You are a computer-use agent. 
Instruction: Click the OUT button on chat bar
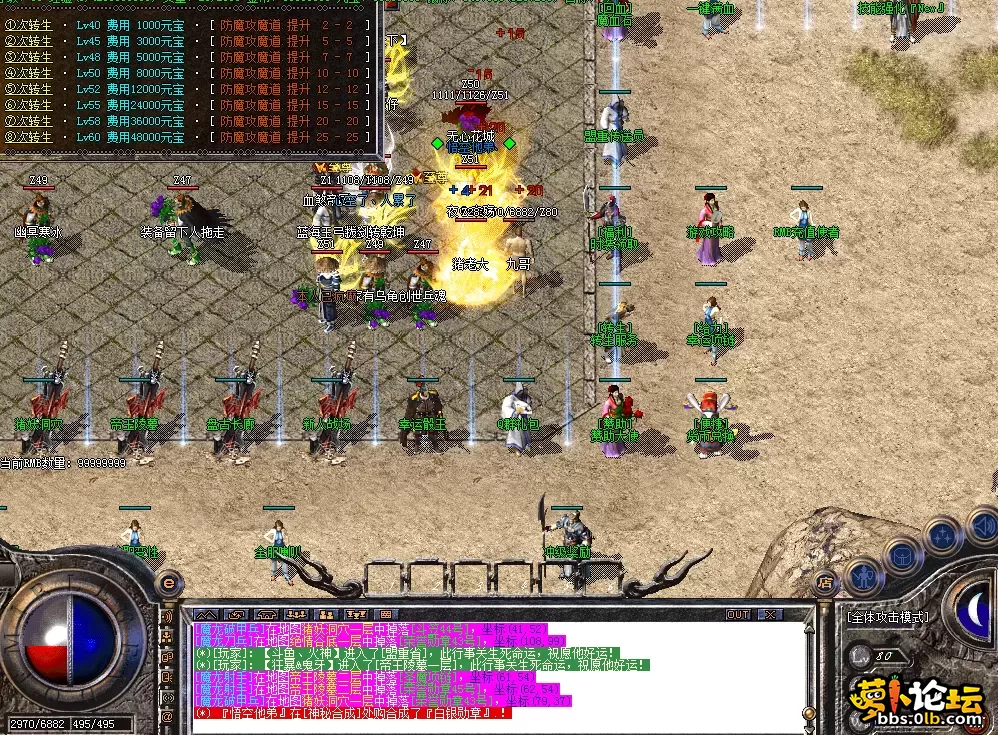[x=738, y=614]
